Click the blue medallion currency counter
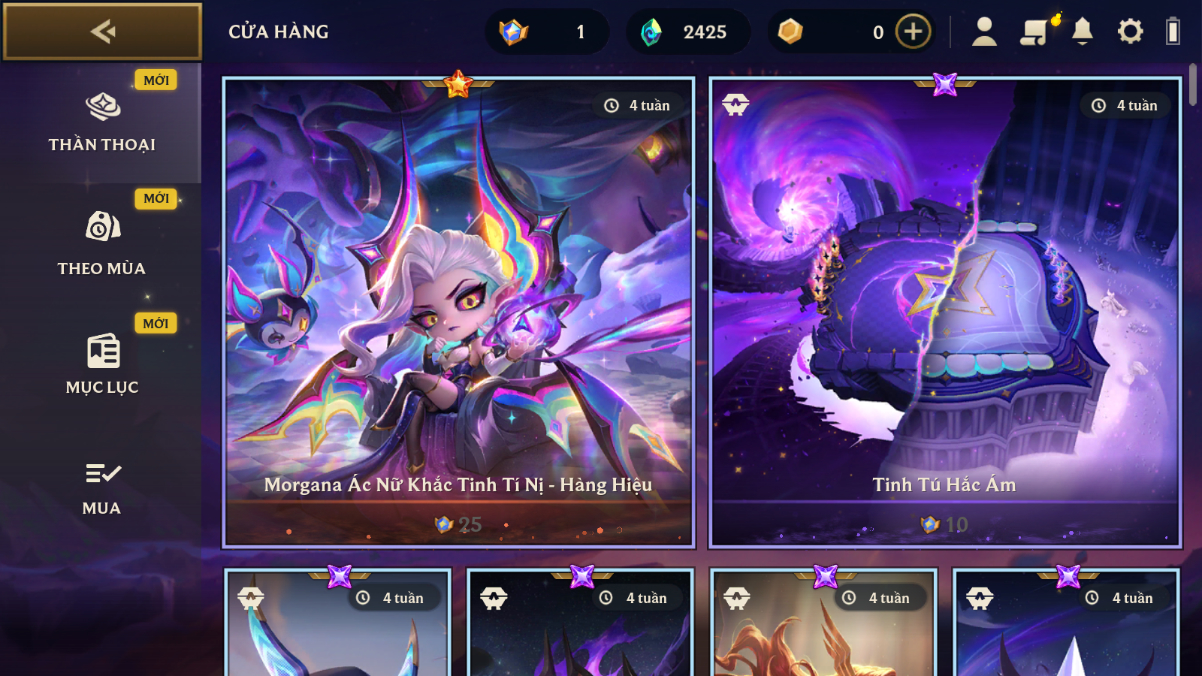 pos(546,32)
